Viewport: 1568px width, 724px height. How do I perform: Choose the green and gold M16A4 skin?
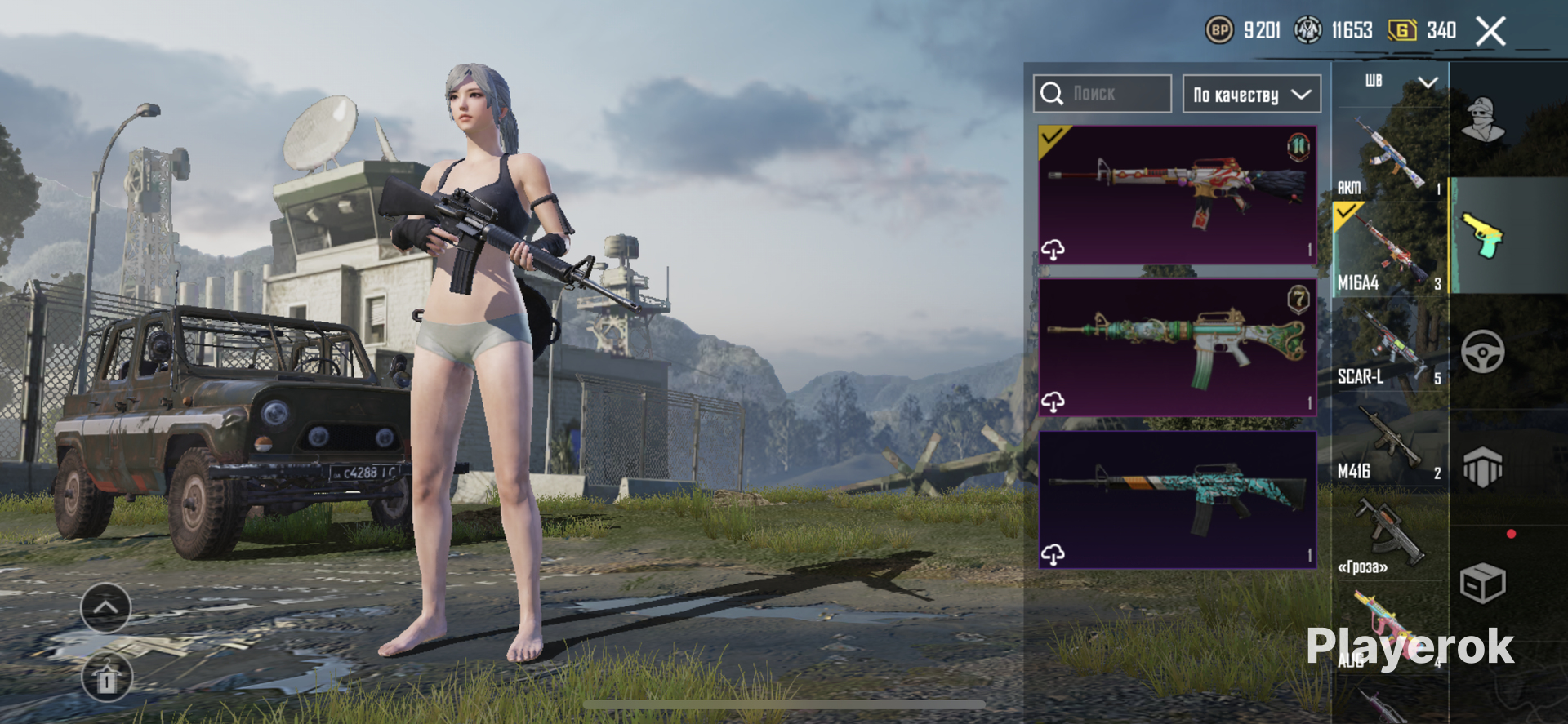[x=1177, y=348]
